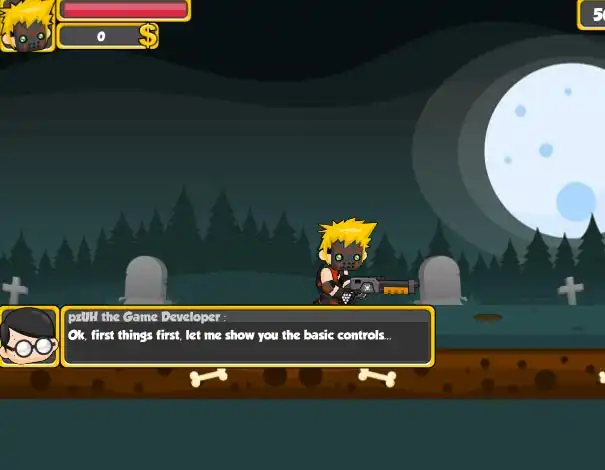605x470 pixels.
Task: Advance the Game Developer dialogue box
Action: click(x=247, y=336)
